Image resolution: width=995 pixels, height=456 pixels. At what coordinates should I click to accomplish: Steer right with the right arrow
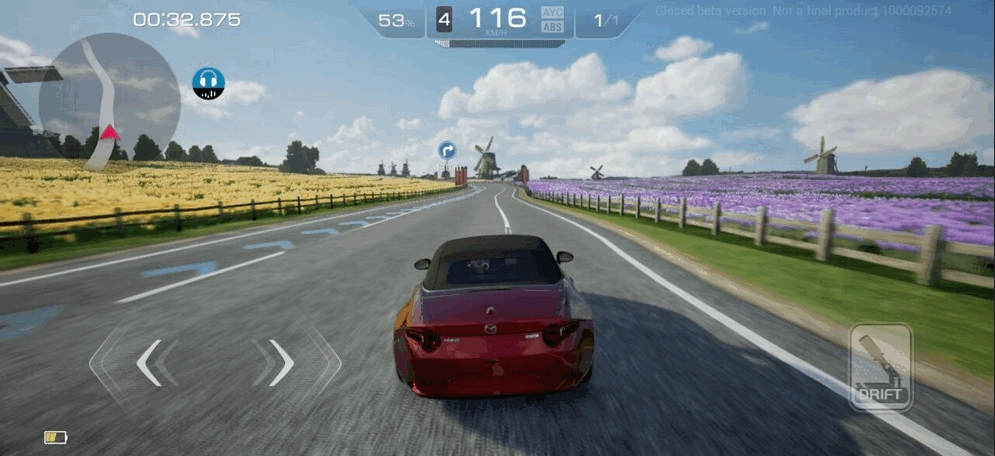coord(281,362)
